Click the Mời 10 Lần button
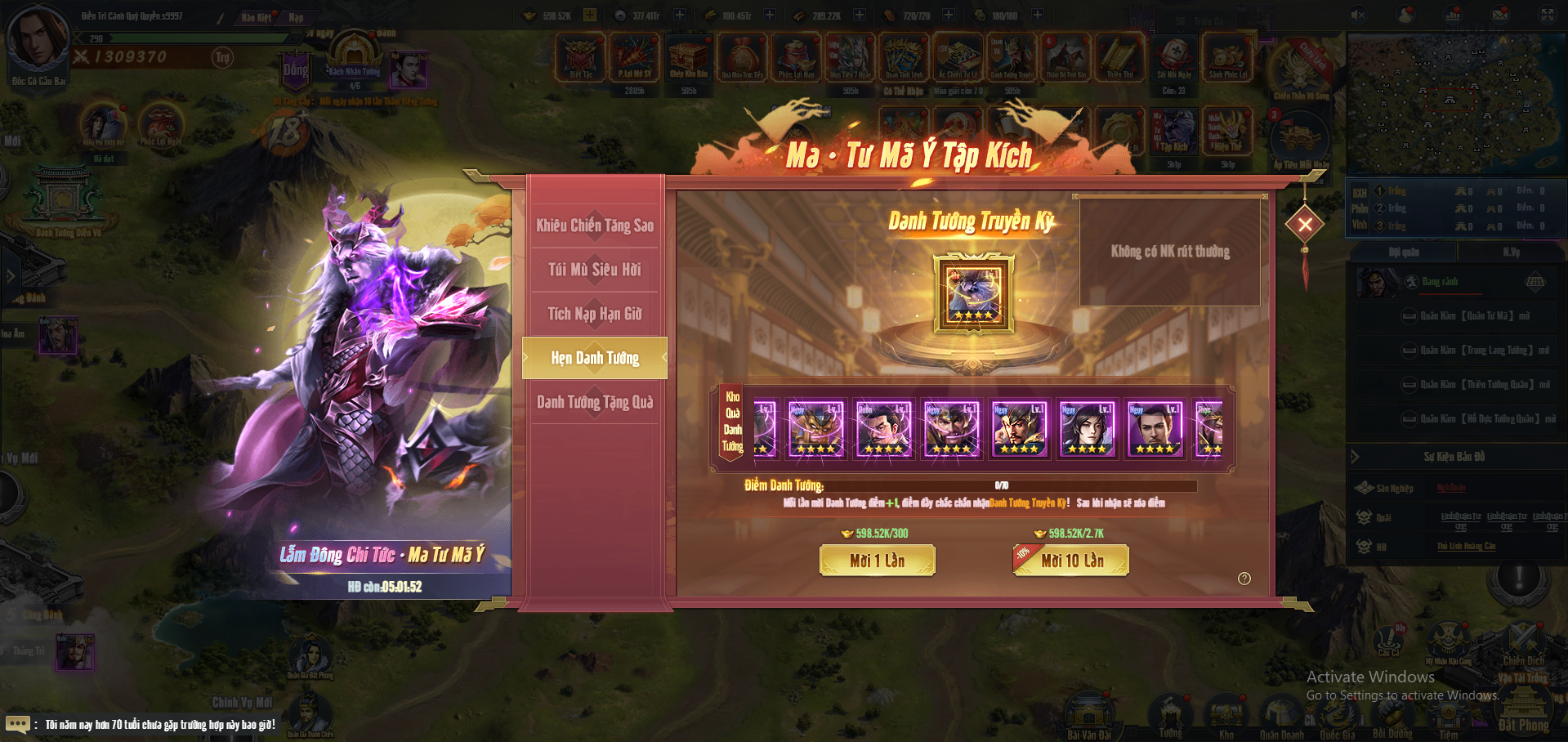 (1071, 561)
